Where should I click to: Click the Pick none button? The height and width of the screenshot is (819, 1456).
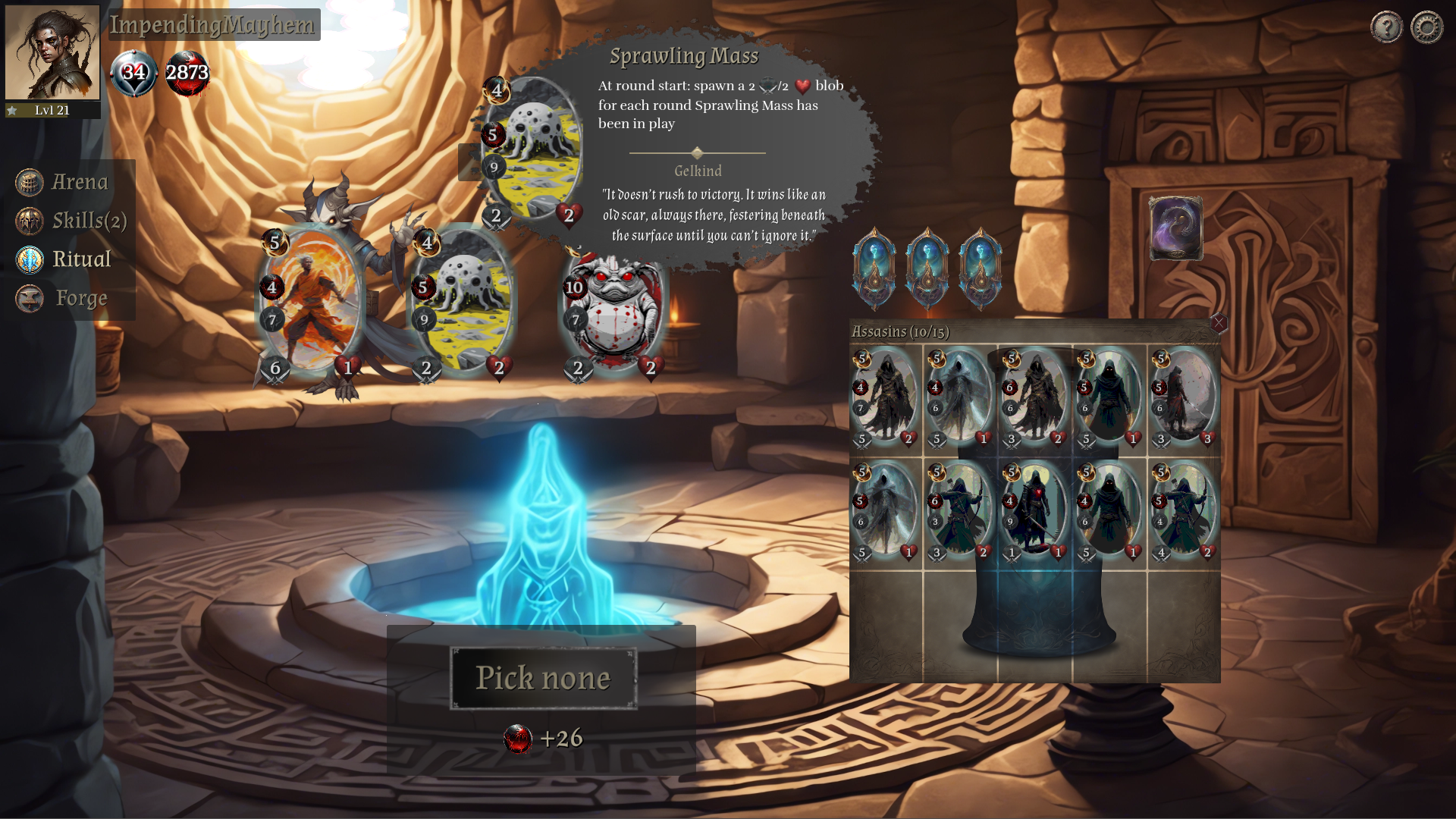(543, 678)
